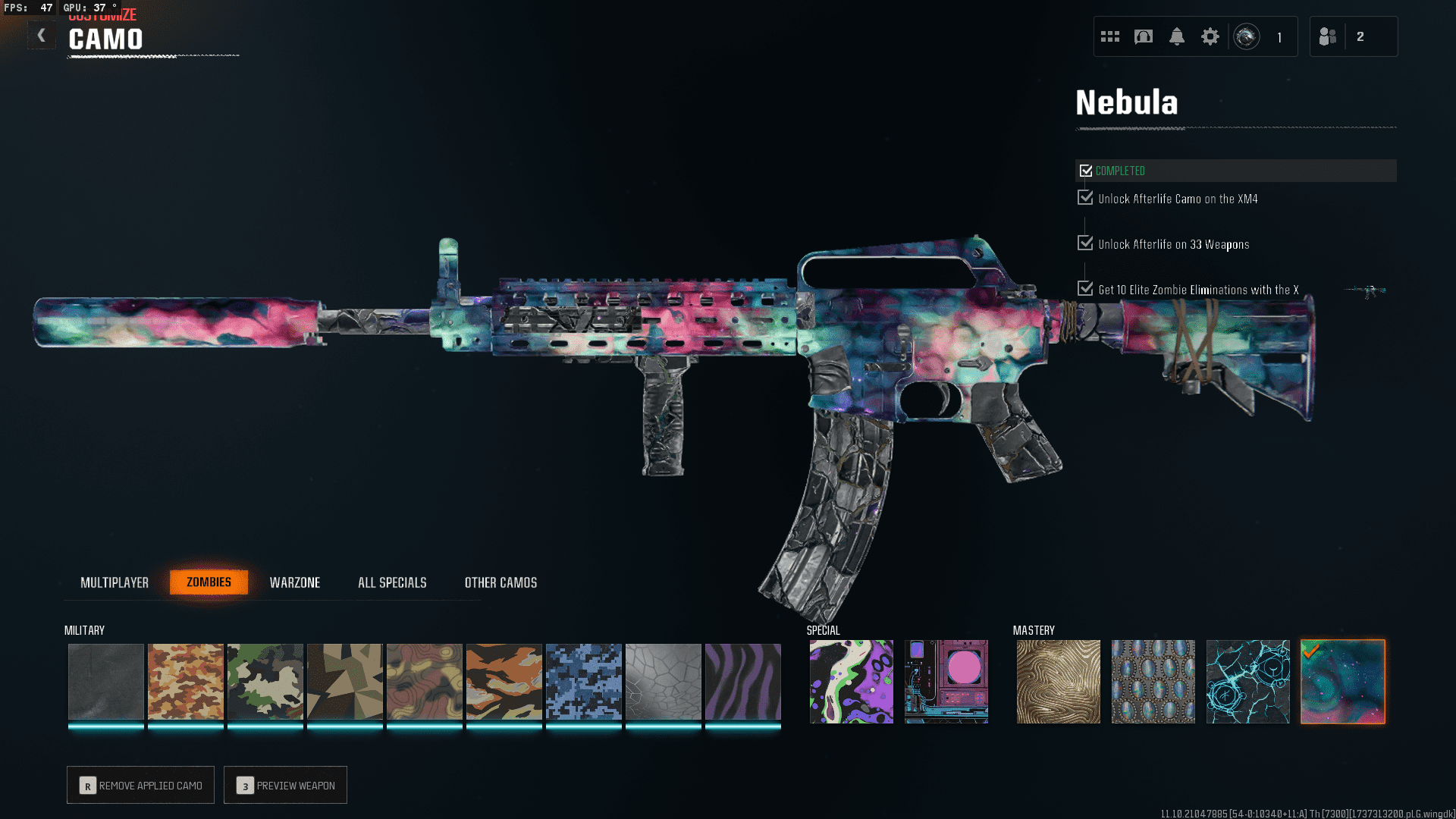The height and width of the screenshot is (819, 1456).
Task: Pick the gold swirl mastery camo
Action: (x=1059, y=681)
